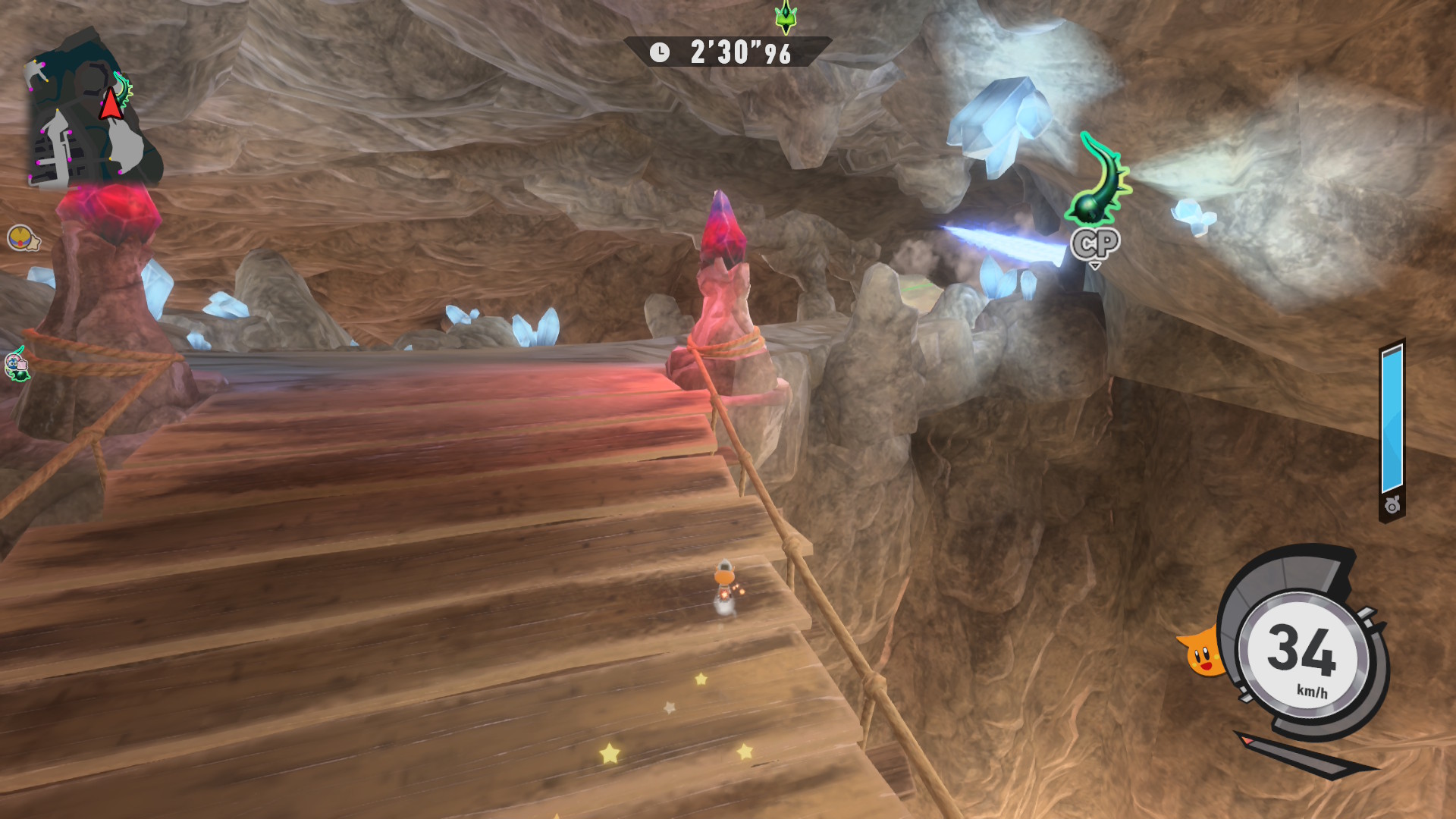Image resolution: width=1456 pixels, height=819 pixels.
Task: Click the green marker above the timer
Action: 786,17
